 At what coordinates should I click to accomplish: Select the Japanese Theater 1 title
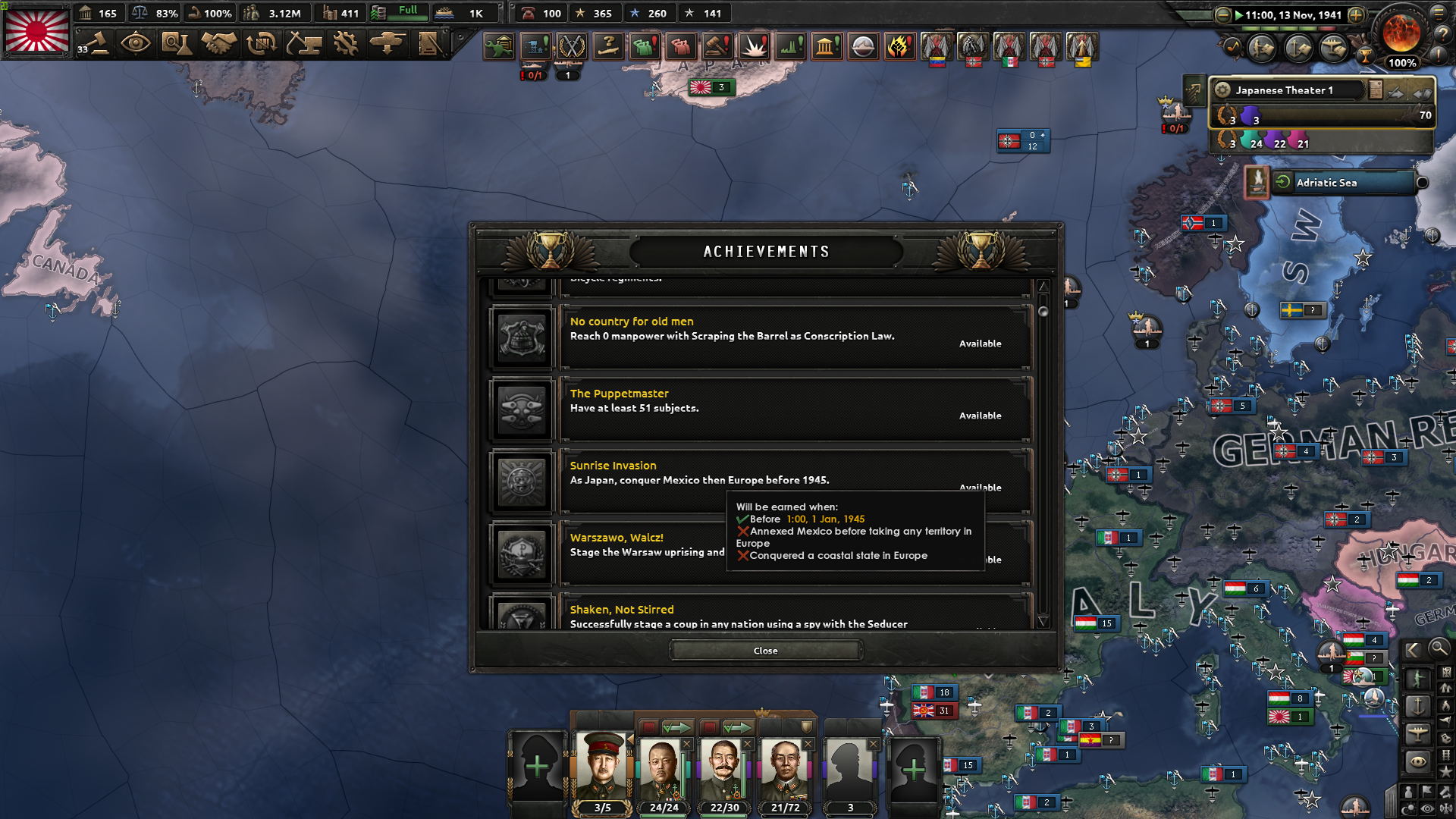1285,89
